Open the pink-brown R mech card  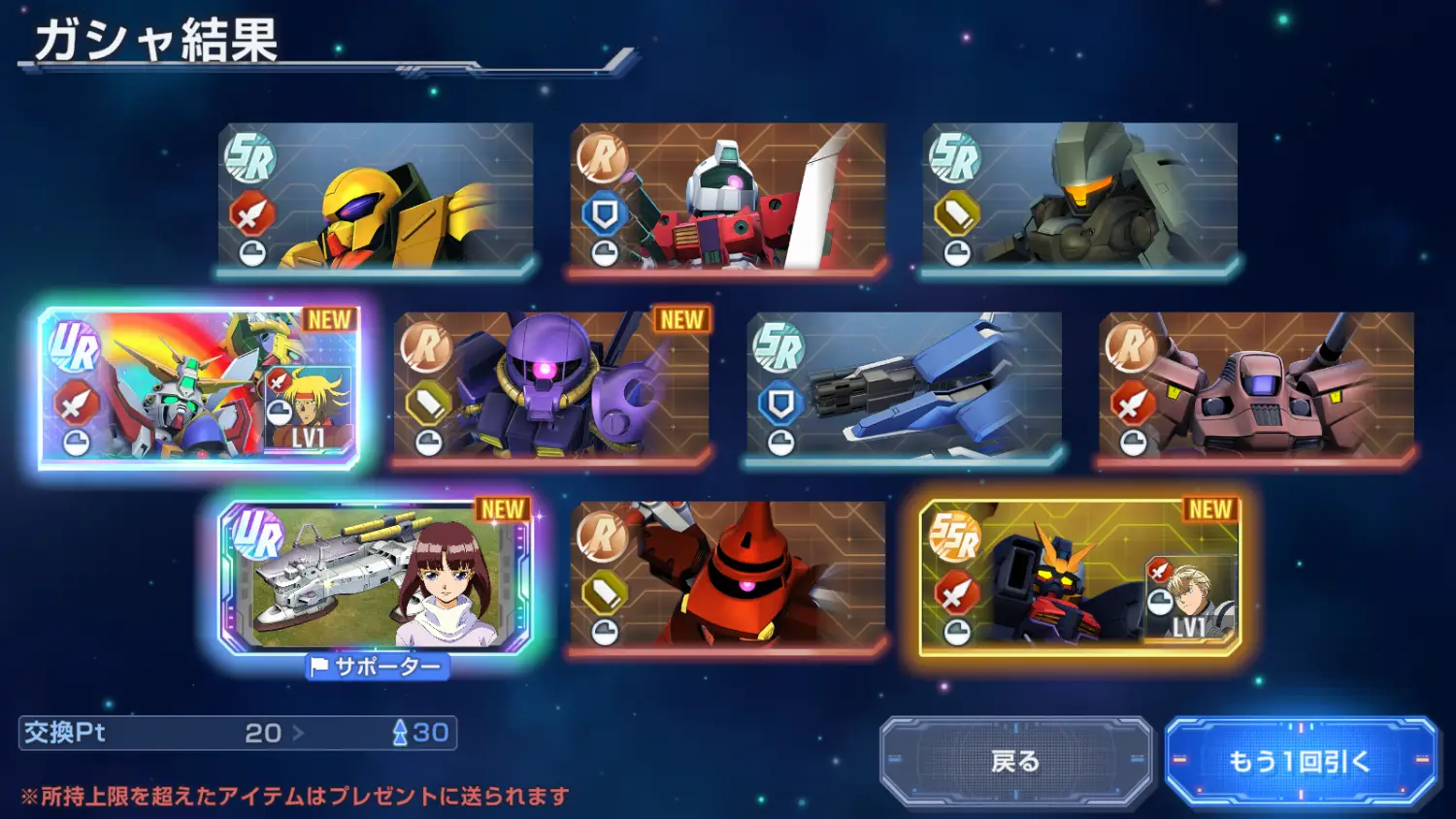tap(1256, 386)
